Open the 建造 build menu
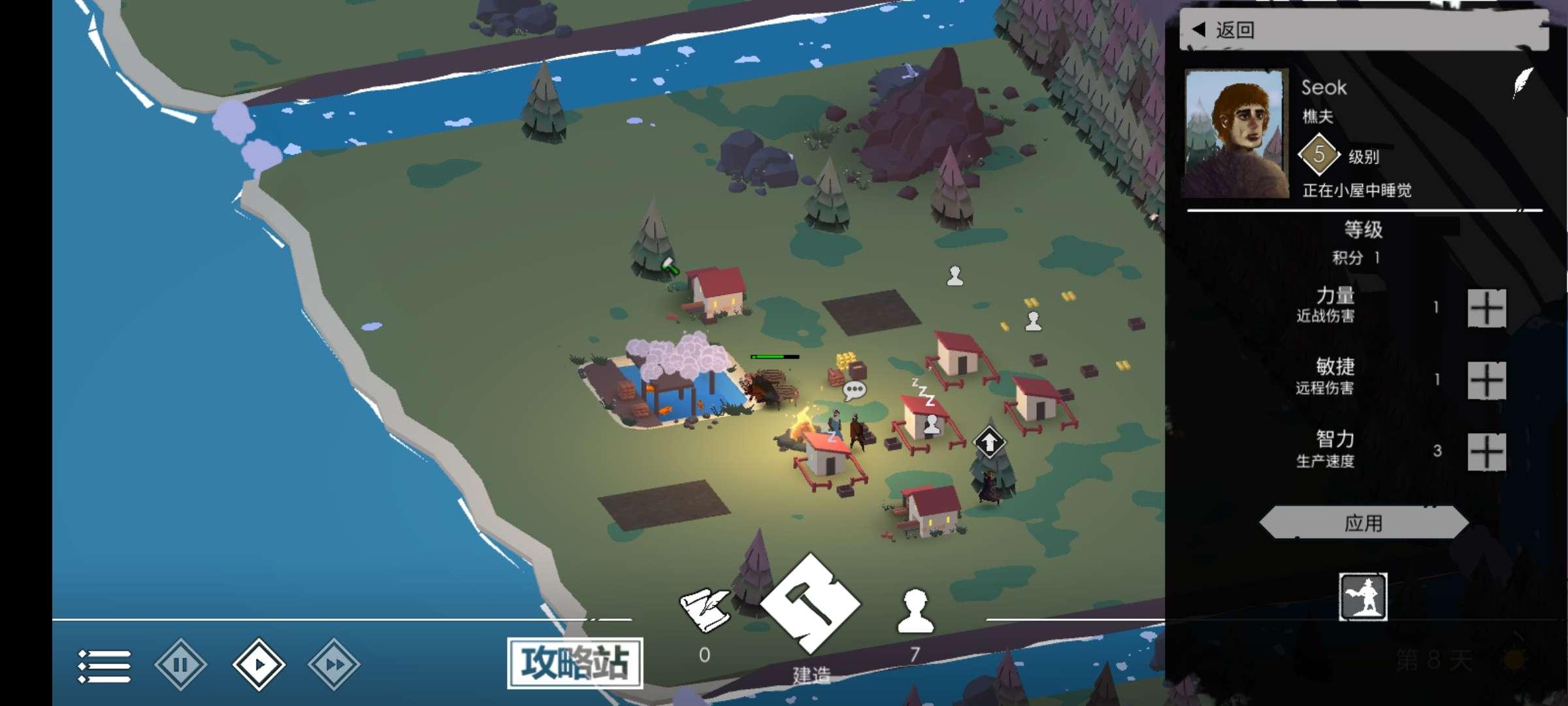The height and width of the screenshot is (706, 1568). (810, 605)
